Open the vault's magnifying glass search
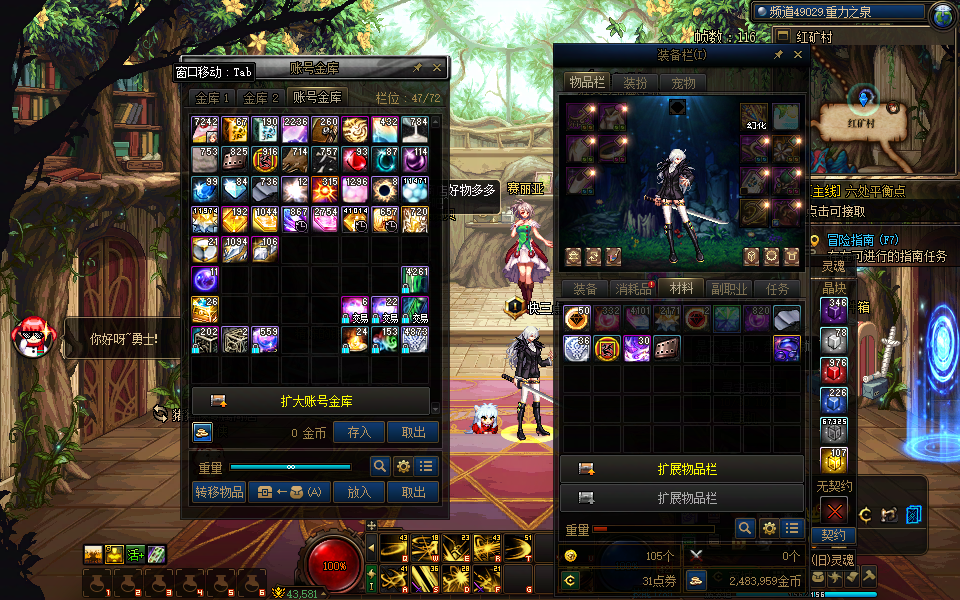Image resolution: width=960 pixels, height=600 pixels. point(380,466)
